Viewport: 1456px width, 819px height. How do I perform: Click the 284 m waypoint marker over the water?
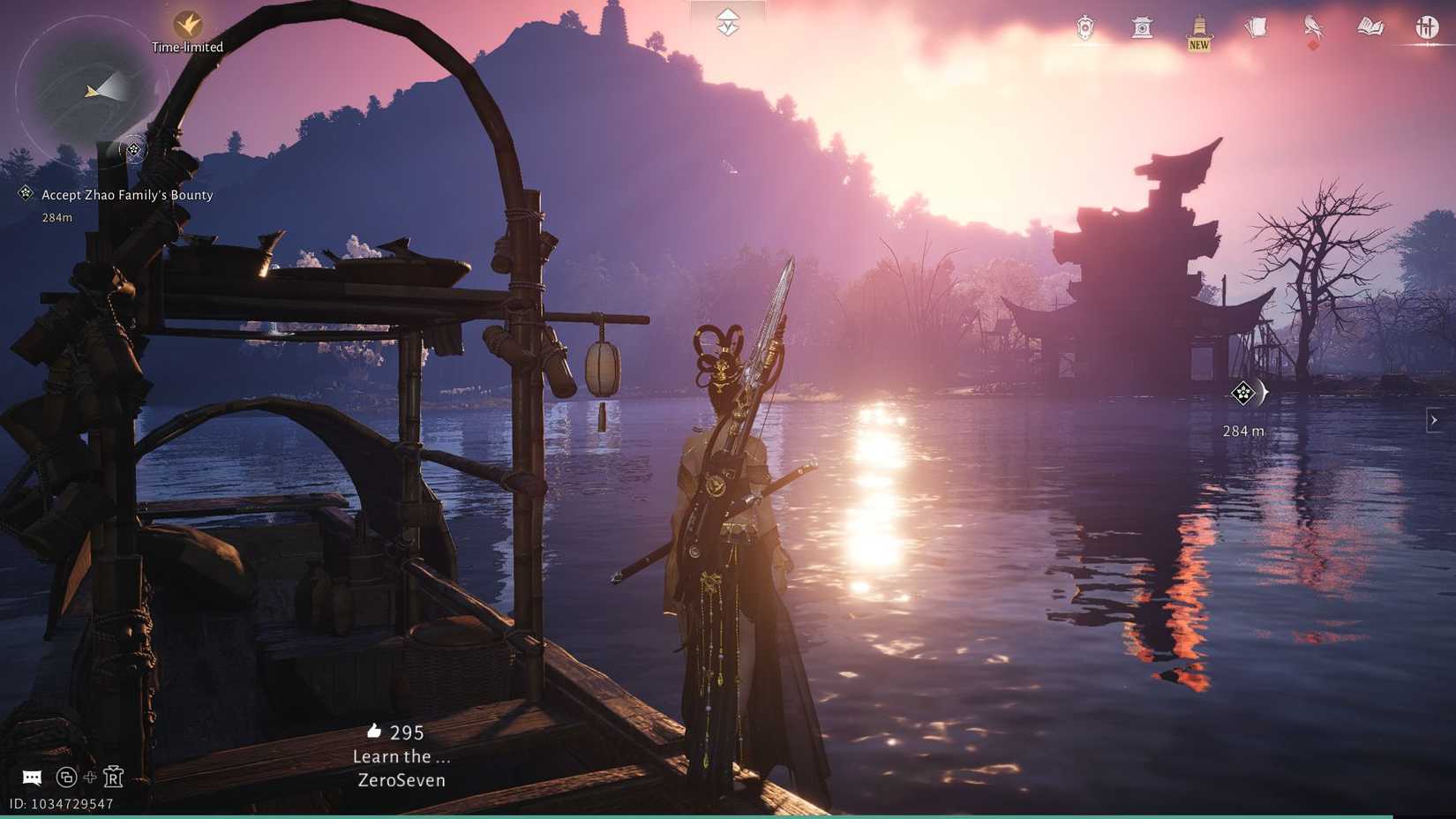[x=1244, y=395]
